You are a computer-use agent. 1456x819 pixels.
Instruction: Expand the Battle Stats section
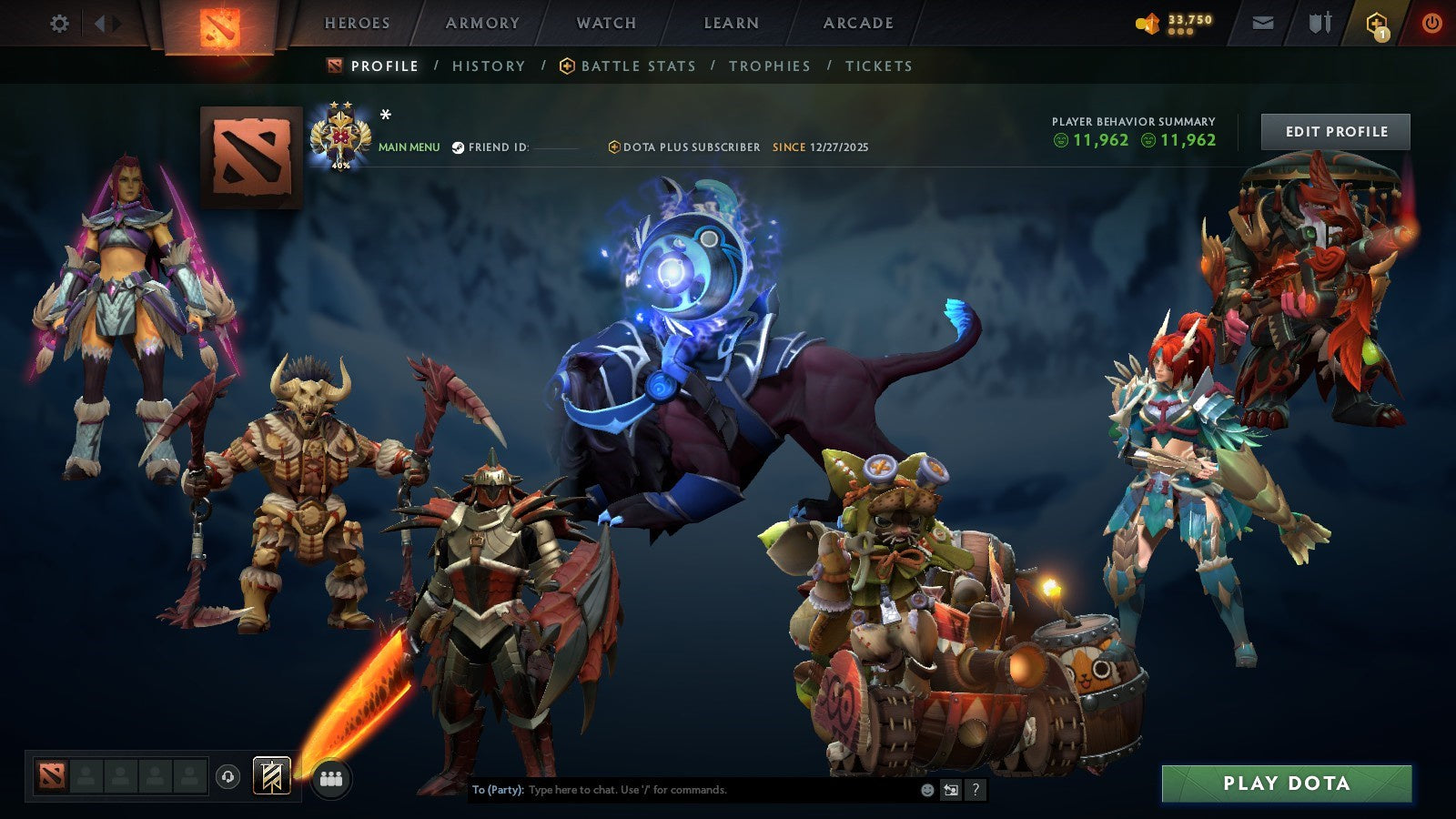[637, 66]
